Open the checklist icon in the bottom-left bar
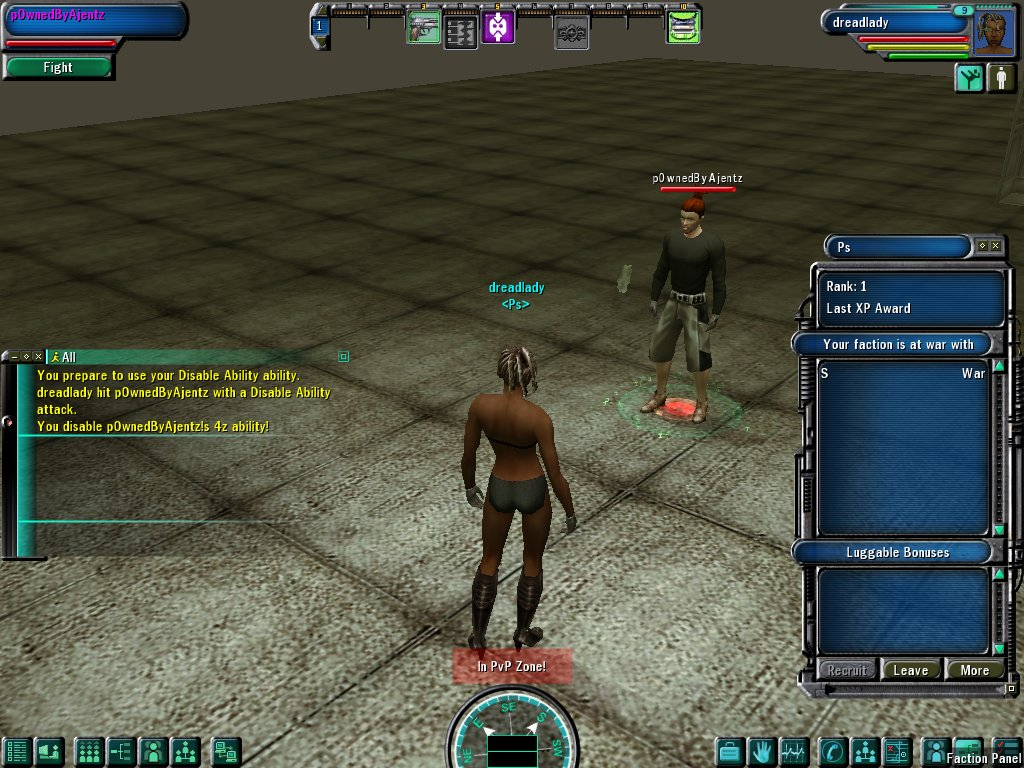Viewport: 1024px width, 768px height. pos(16,751)
